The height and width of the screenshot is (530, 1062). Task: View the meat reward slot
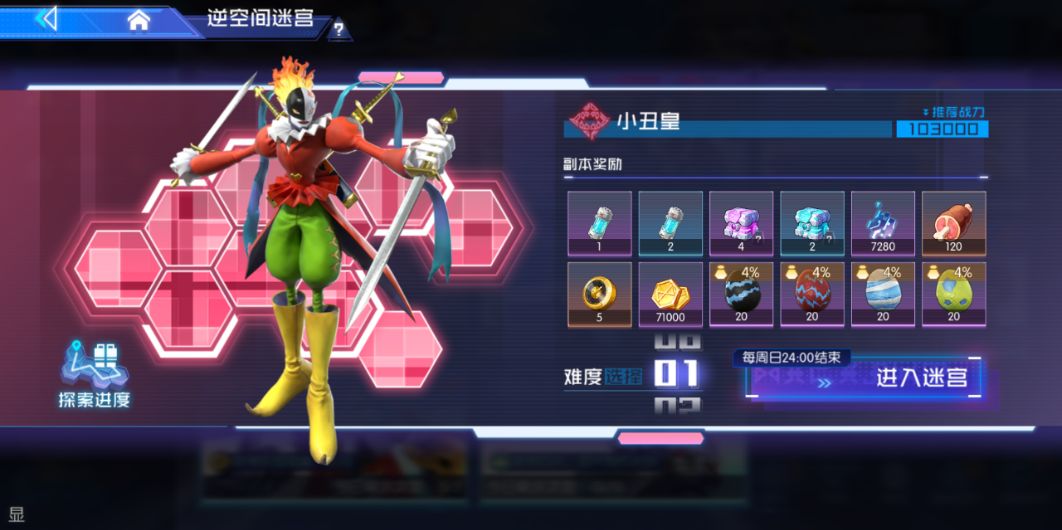[953, 223]
